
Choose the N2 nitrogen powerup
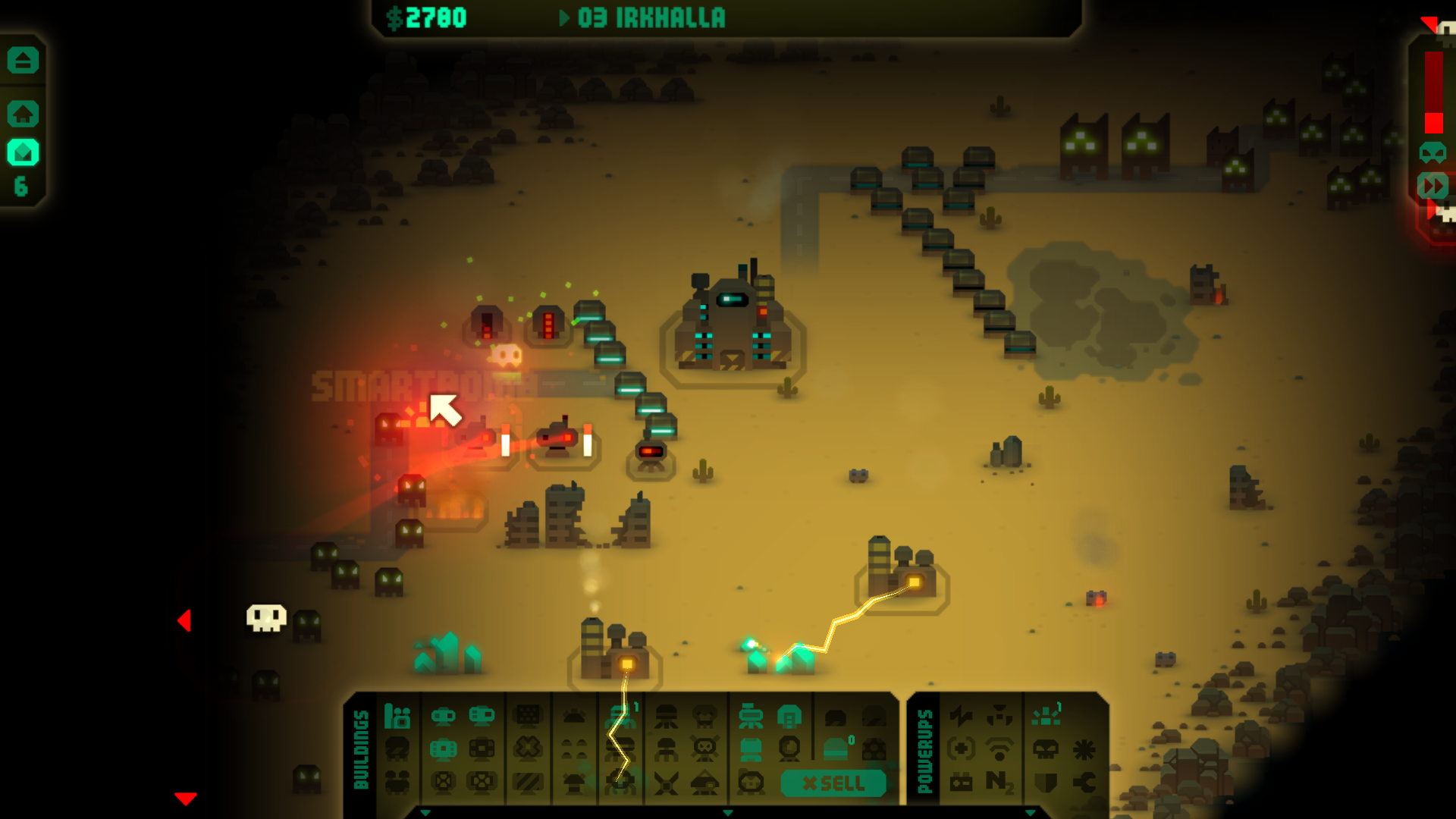(1000, 781)
